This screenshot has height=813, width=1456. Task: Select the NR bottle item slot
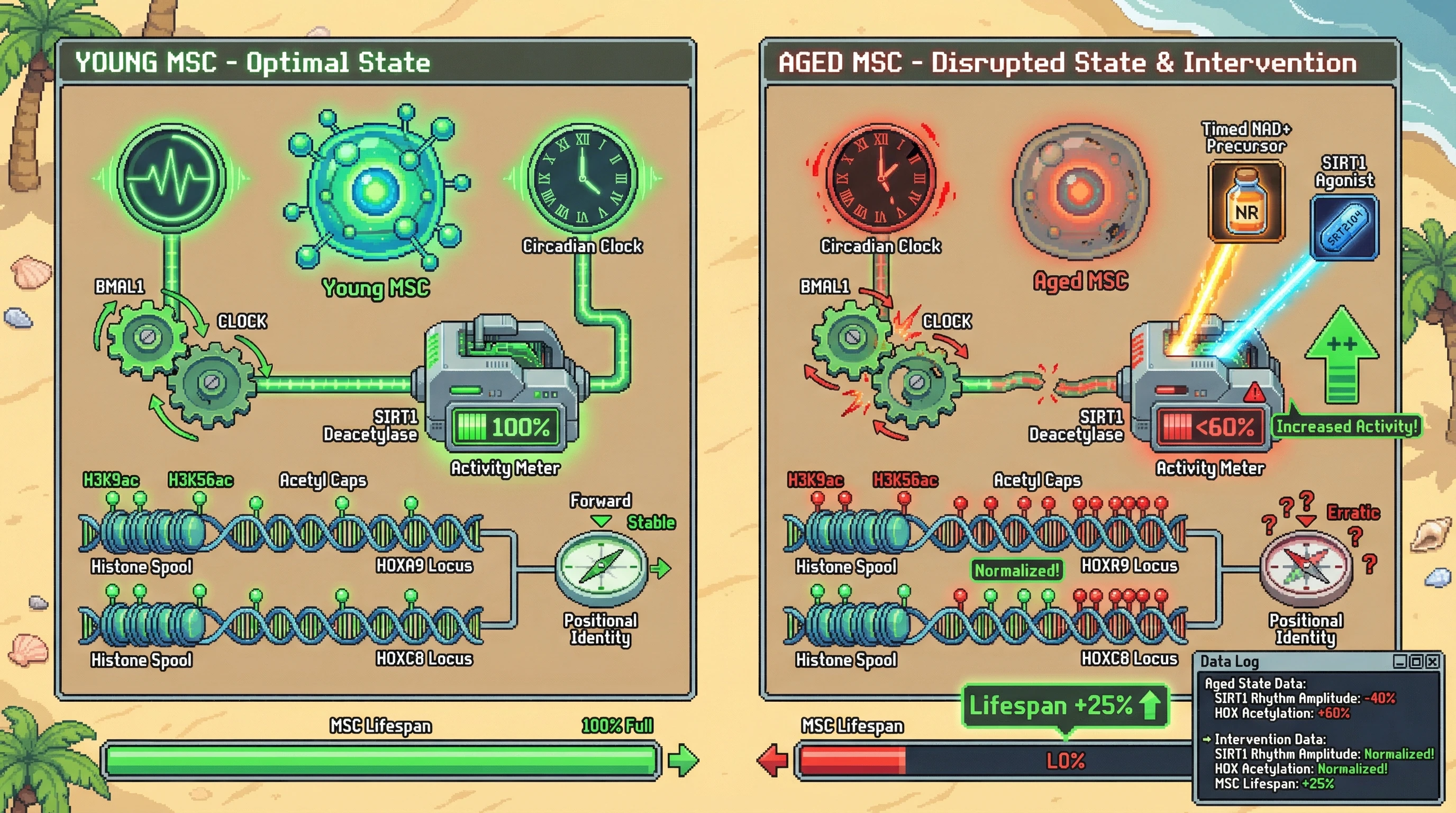1246,201
